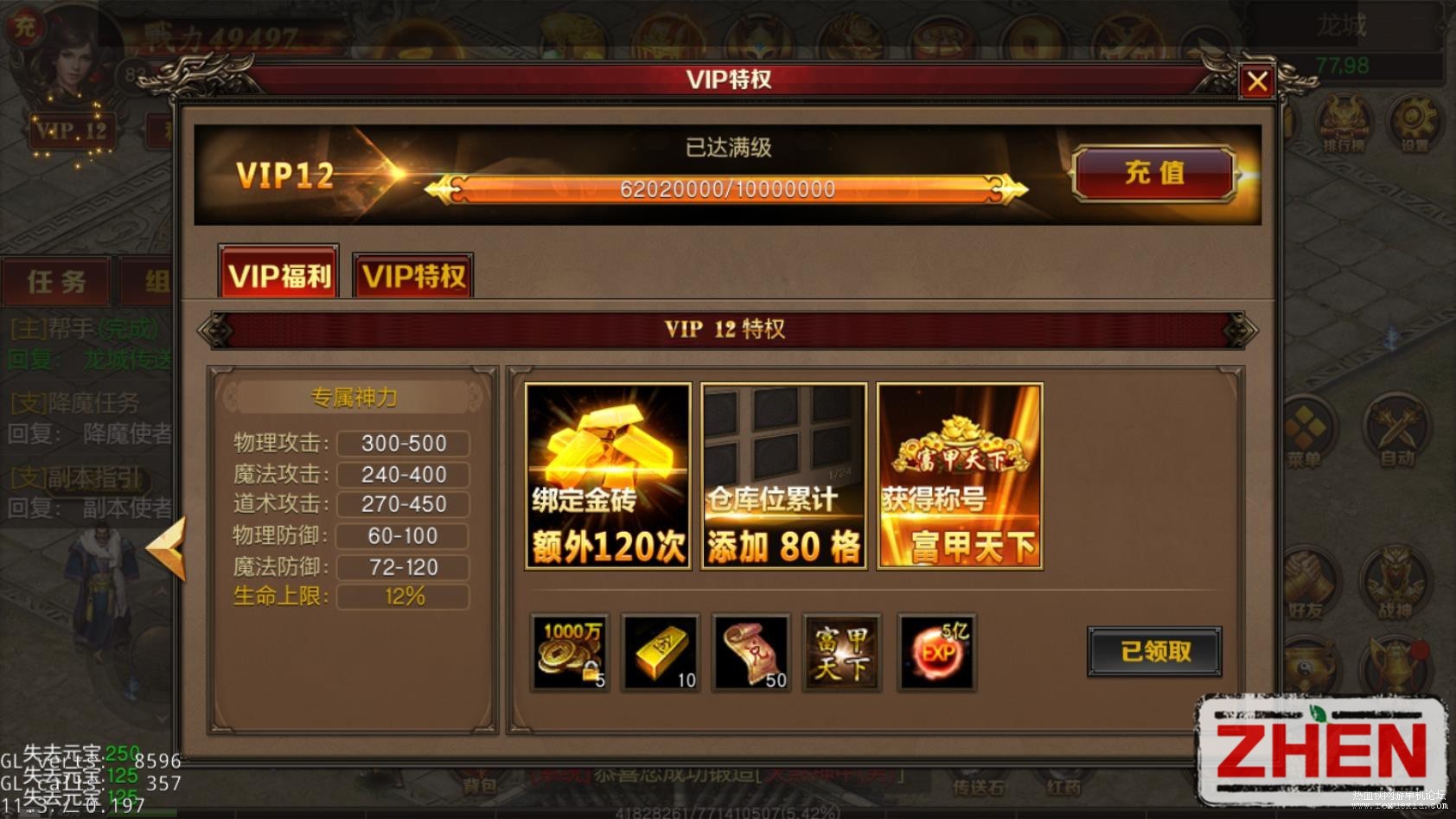Go to previous VIP level with left arrow
Viewport: 1456px width, 819px height.
pyautogui.click(x=166, y=547)
